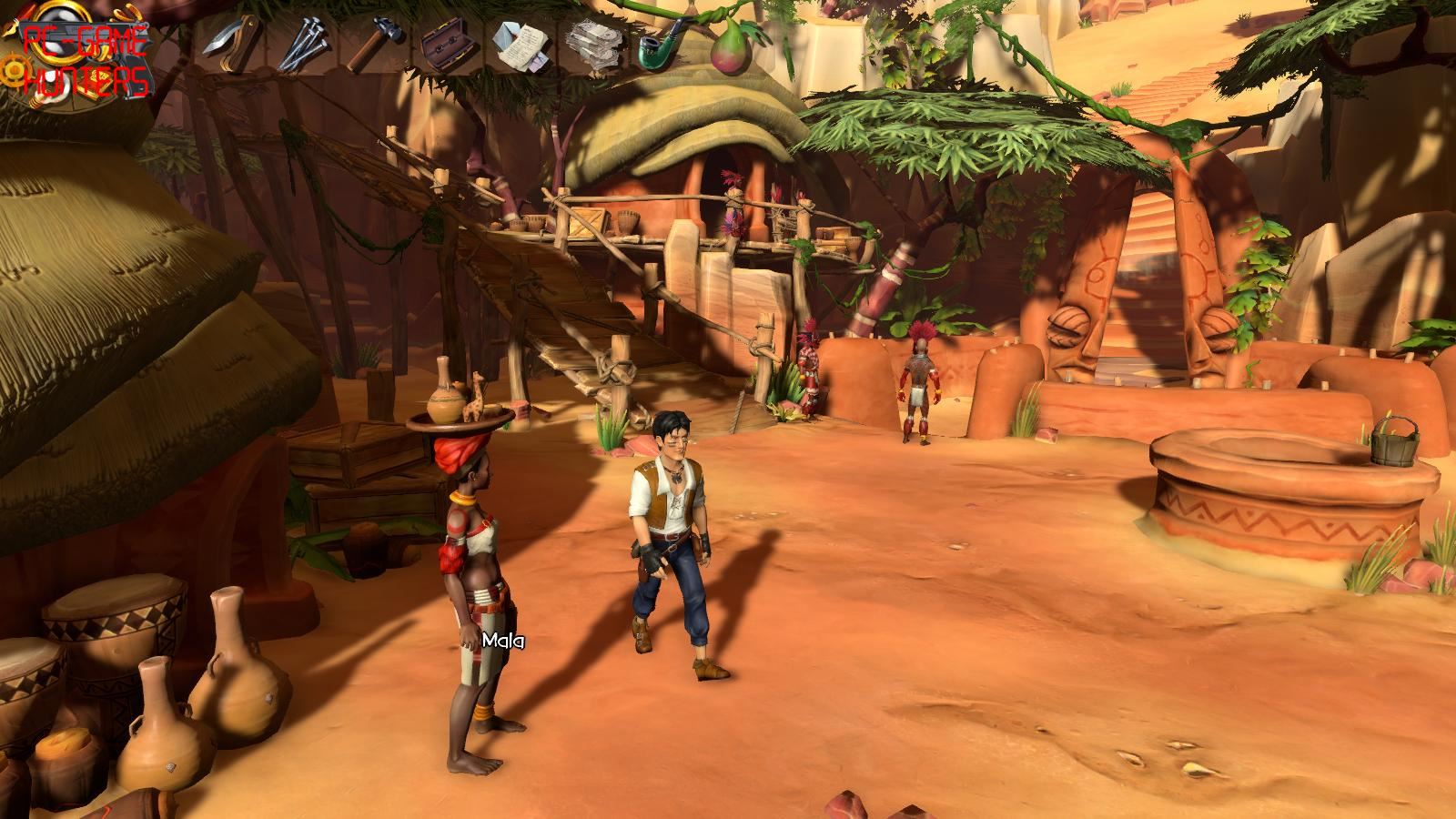Select the stack of banknotes

point(591,42)
